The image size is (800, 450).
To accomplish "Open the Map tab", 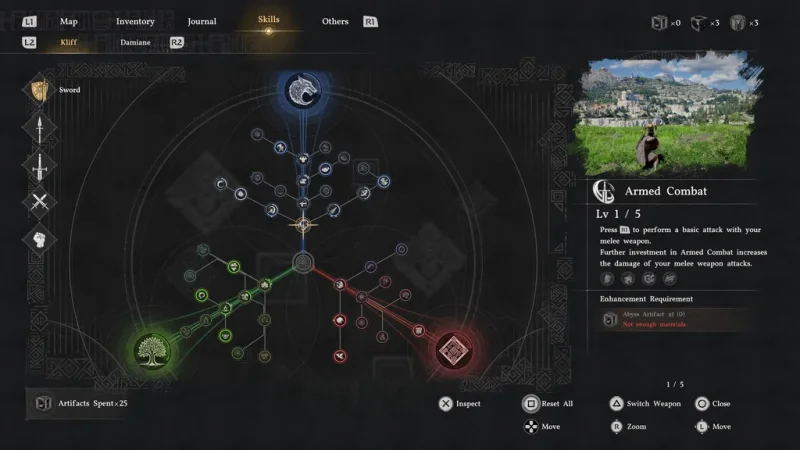I will [69, 21].
